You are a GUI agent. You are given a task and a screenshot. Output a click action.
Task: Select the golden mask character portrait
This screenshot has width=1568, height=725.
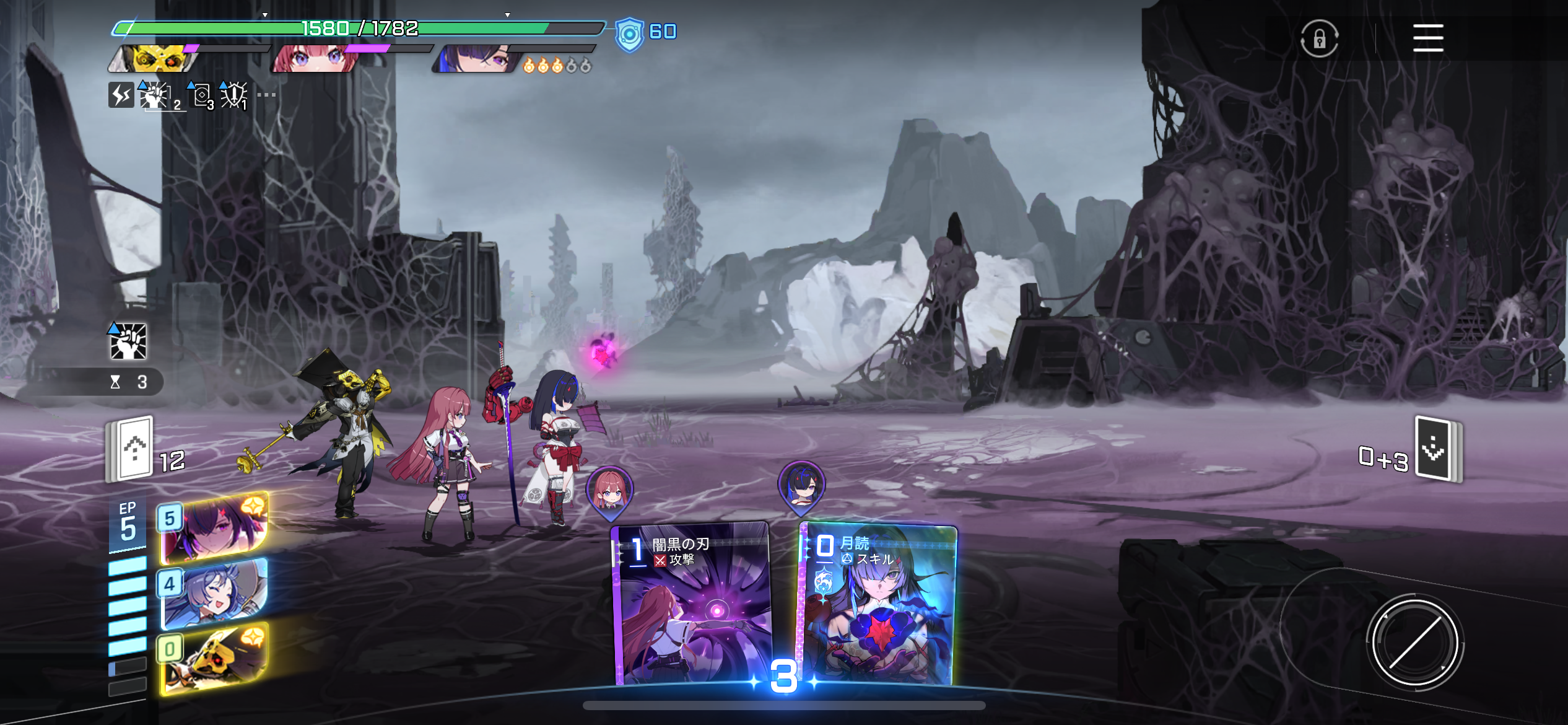click(x=156, y=58)
